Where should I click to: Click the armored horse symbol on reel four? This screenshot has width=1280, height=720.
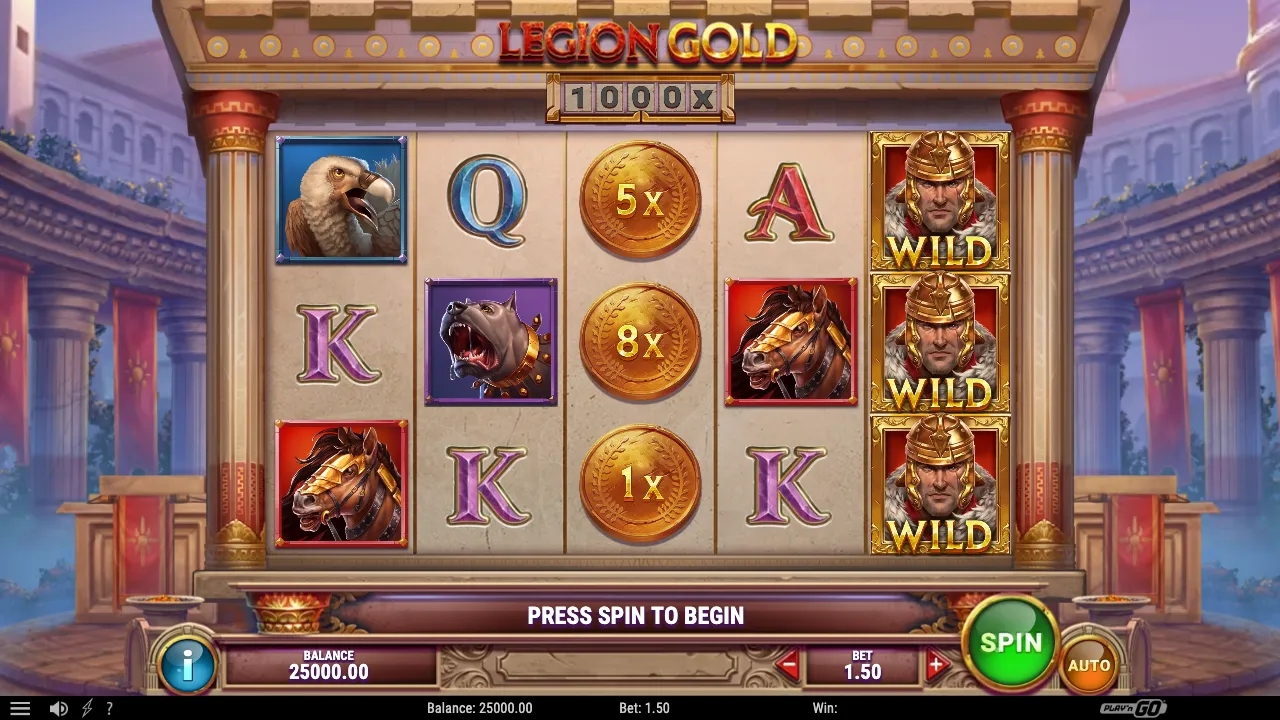point(791,343)
